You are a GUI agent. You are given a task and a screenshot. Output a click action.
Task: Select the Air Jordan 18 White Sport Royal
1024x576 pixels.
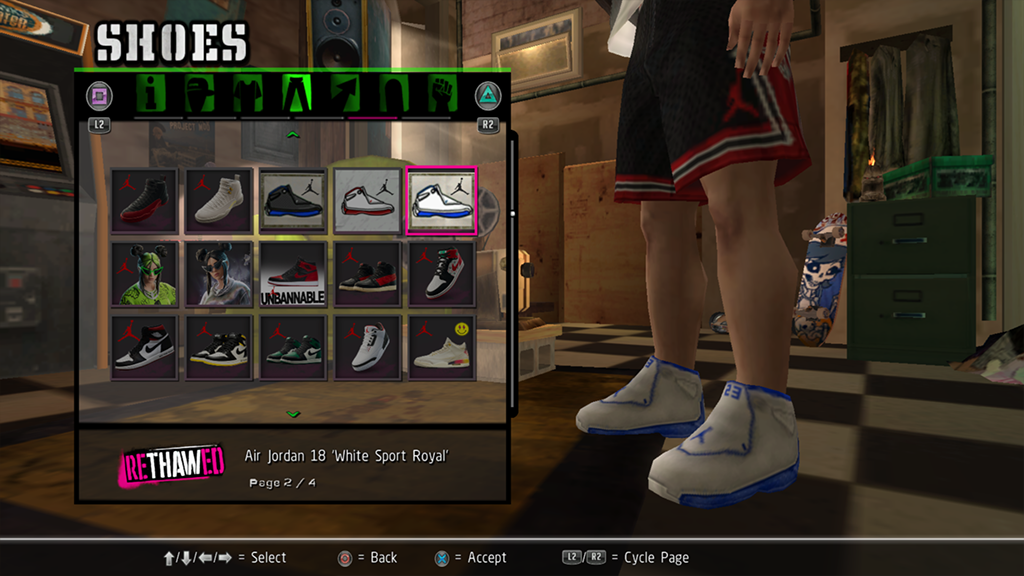point(441,201)
